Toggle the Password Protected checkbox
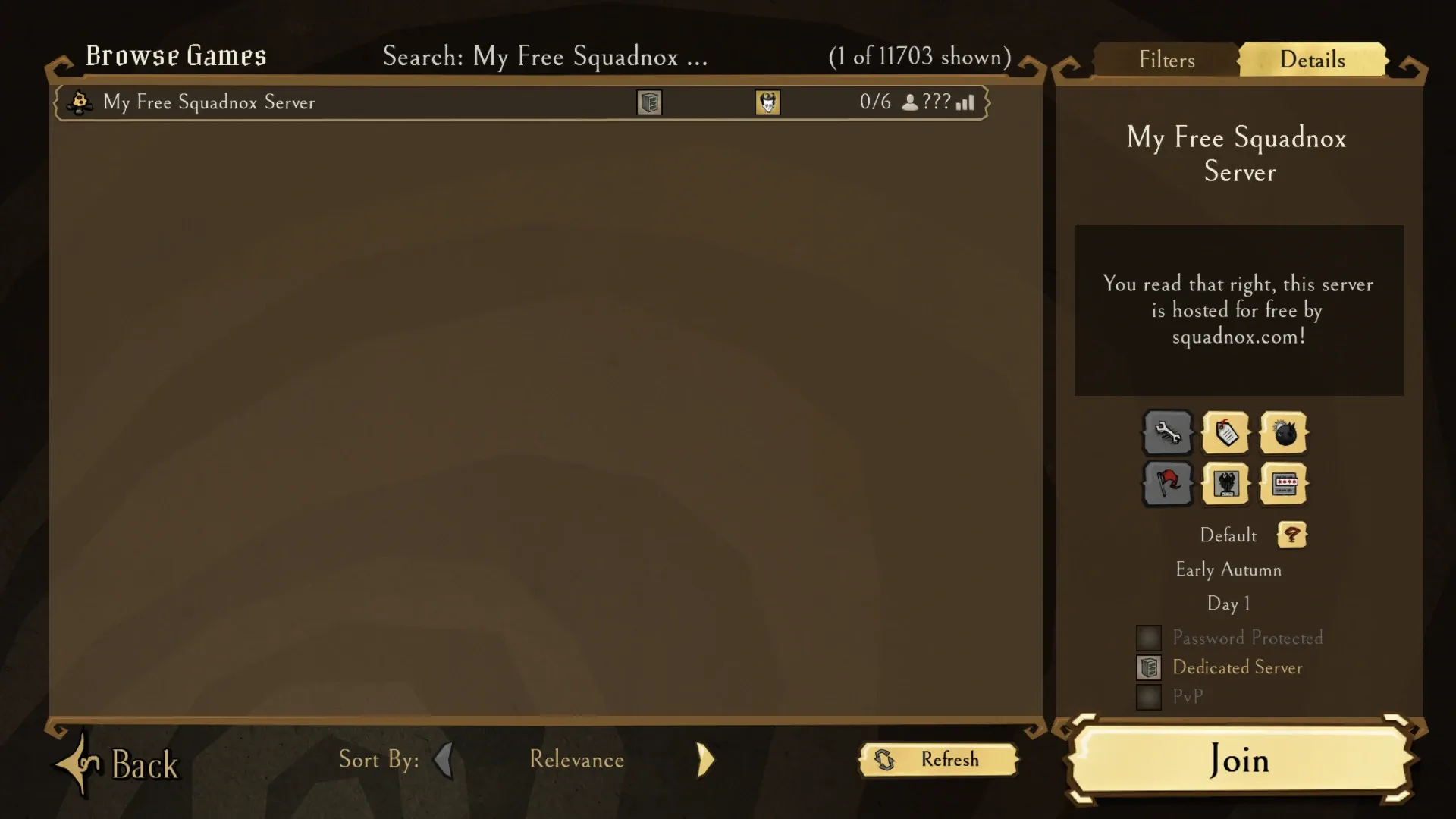1456x819 pixels. 1148,637
